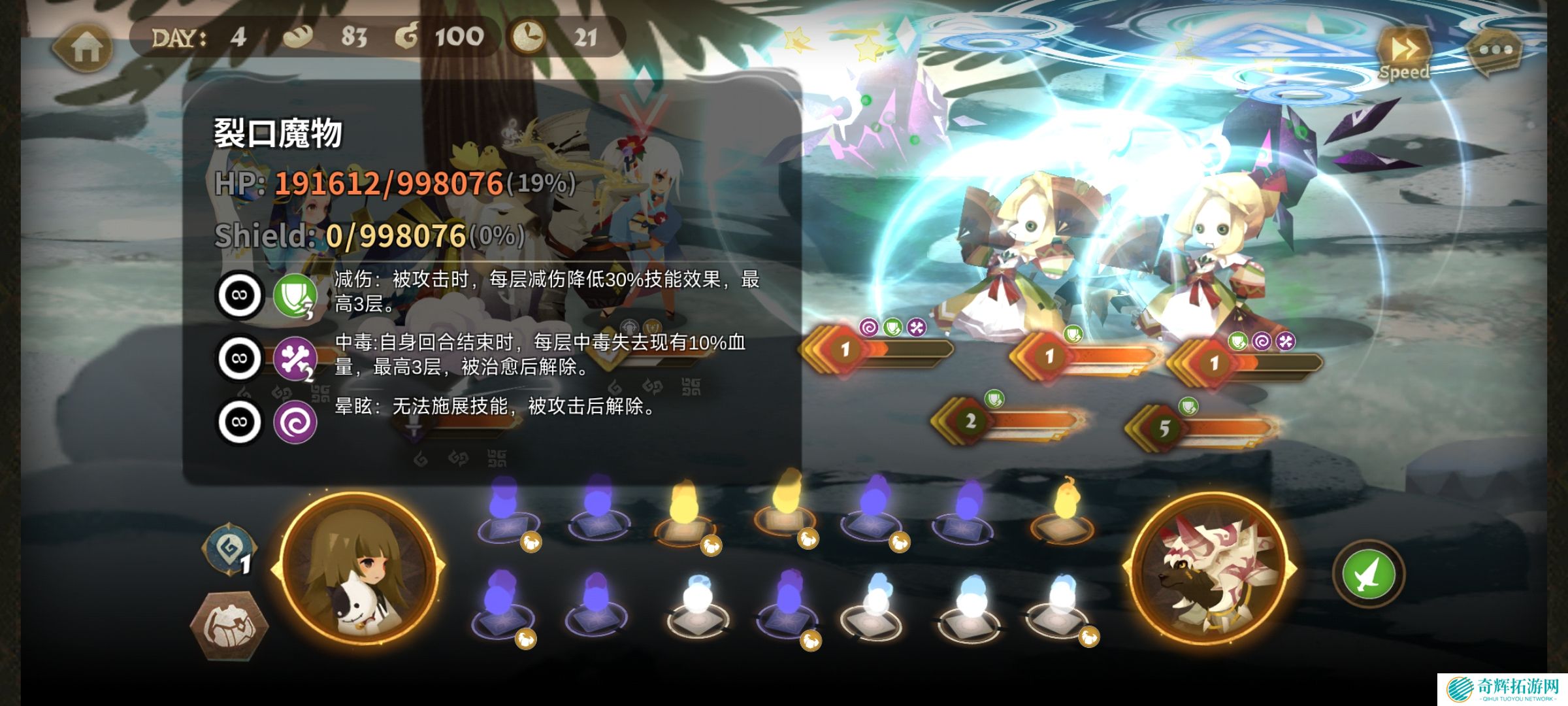Open the three-dots chat bubble menu
Image resolution: width=1568 pixels, height=706 pixels.
1495,50
